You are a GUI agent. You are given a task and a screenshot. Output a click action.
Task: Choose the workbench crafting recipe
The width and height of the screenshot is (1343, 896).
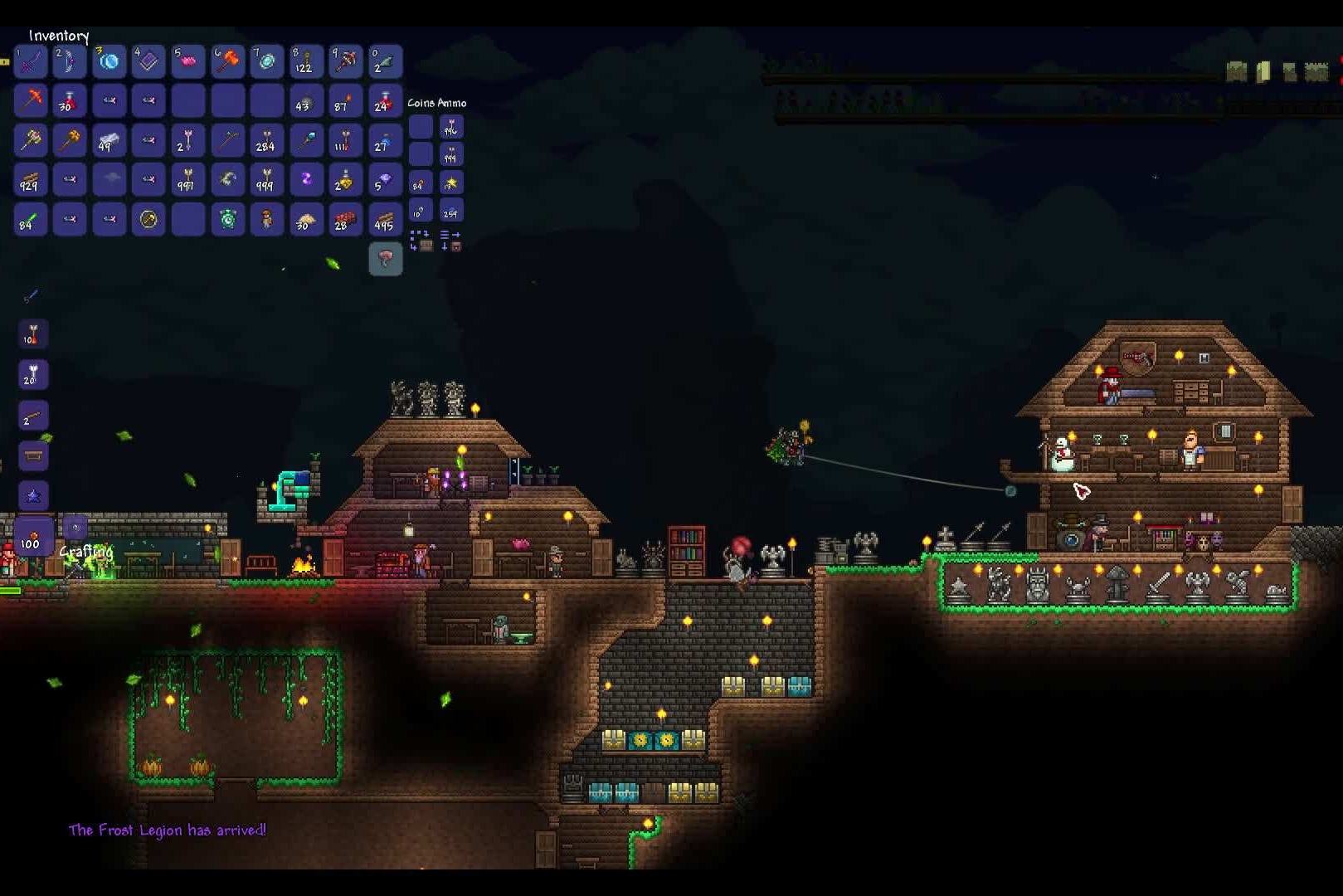[x=33, y=455]
